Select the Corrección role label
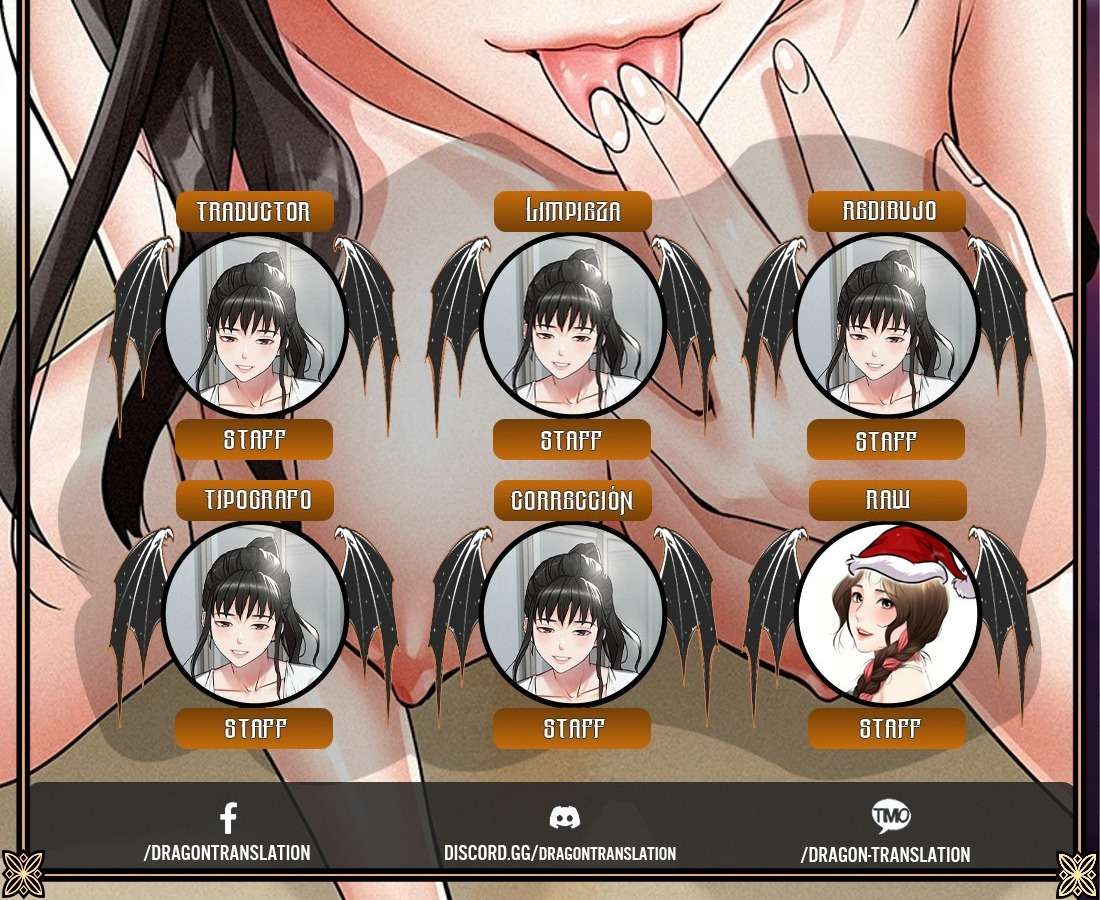This screenshot has width=1100, height=900. coord(572,500)
